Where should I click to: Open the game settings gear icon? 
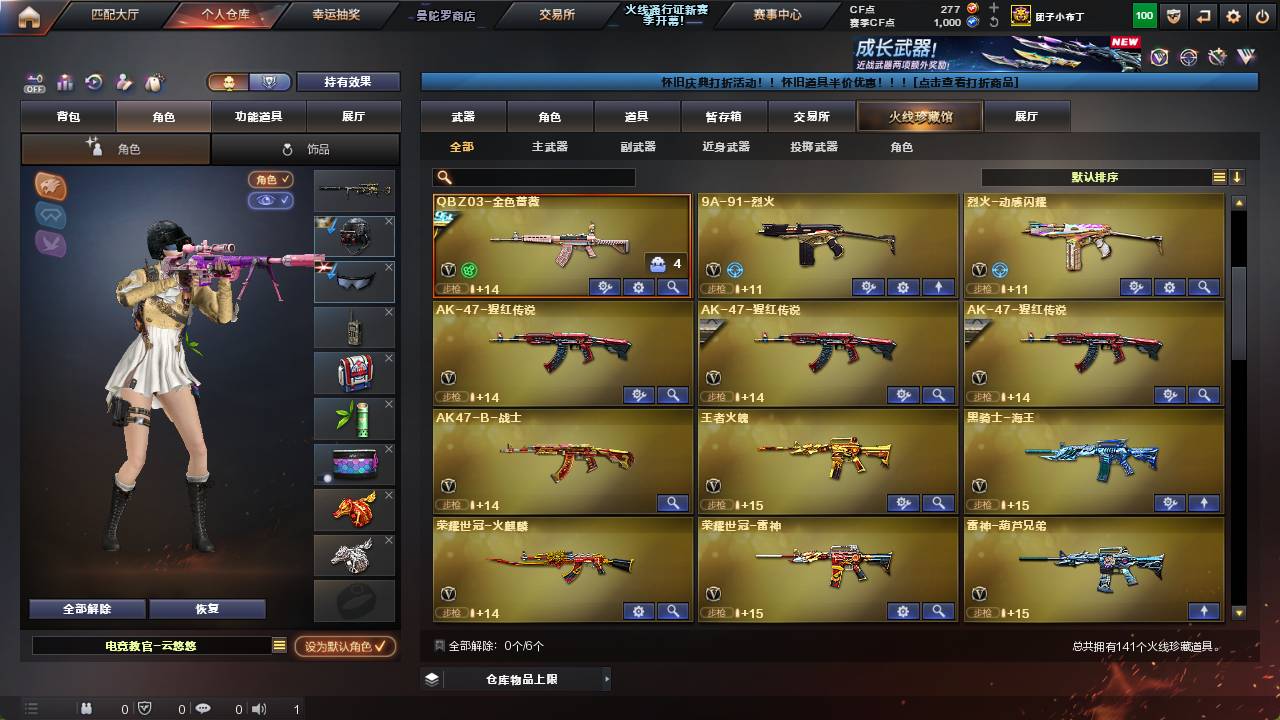click(x=1233, y=16)
